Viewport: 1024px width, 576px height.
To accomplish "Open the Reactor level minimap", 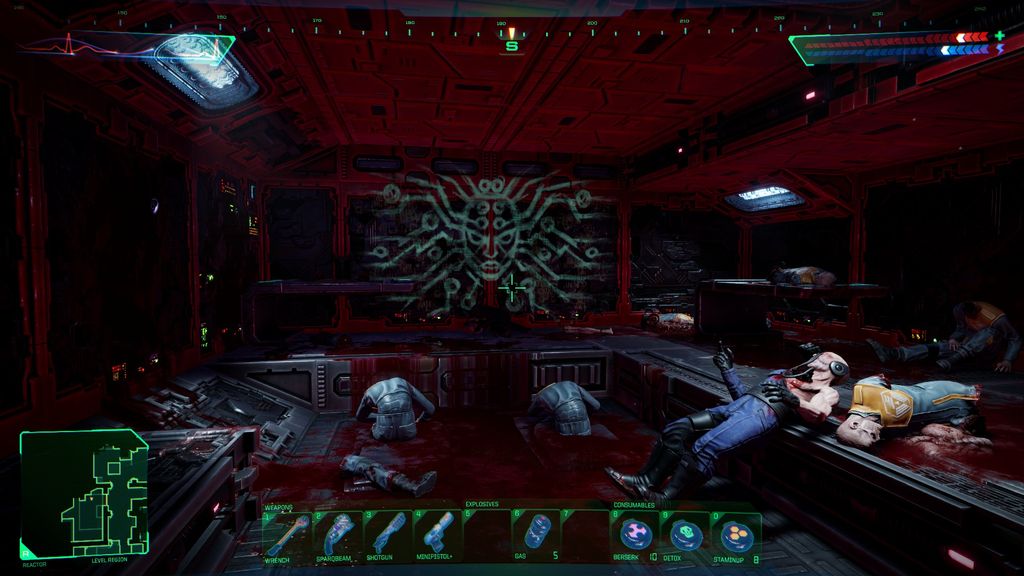I will 84,494.
